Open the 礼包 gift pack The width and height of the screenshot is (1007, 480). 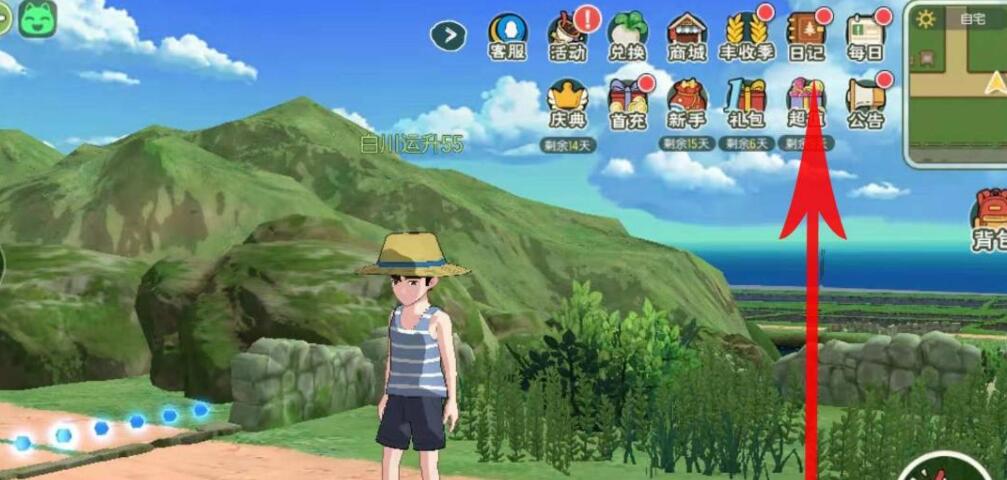746,103
